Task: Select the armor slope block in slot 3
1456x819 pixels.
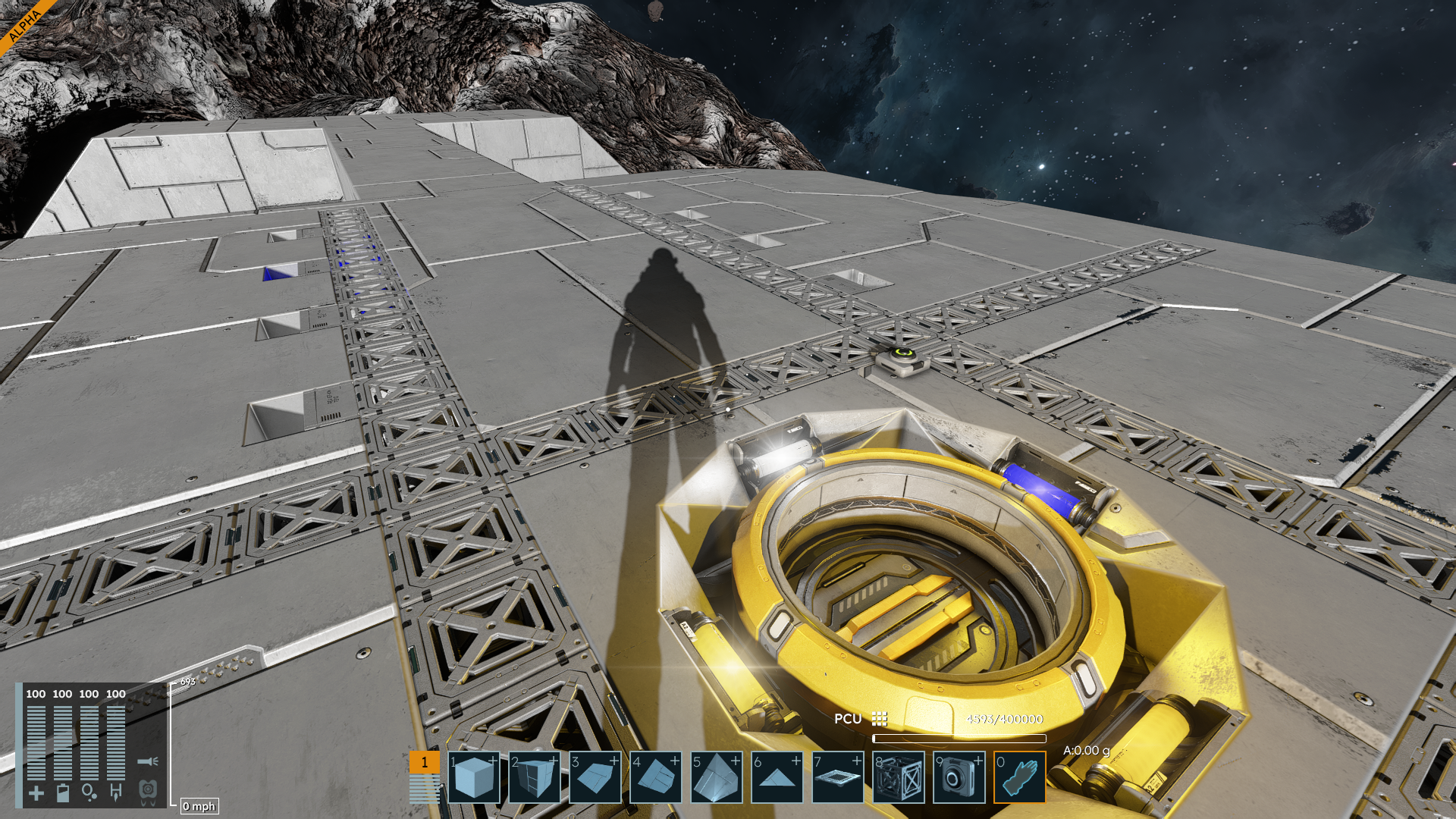Action: (595, 777)
